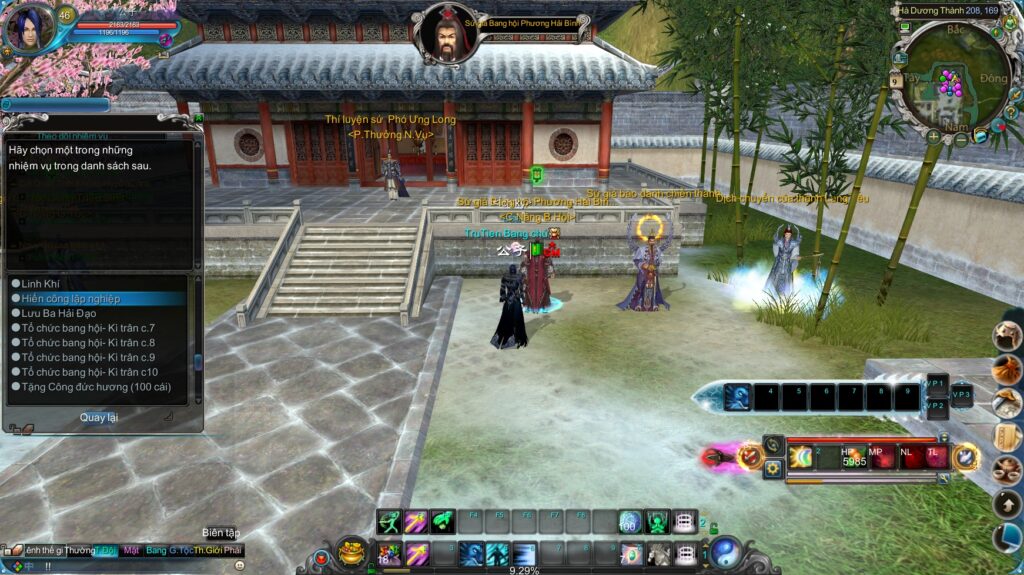Switch to the Bang chat tab

click(156, 550)
